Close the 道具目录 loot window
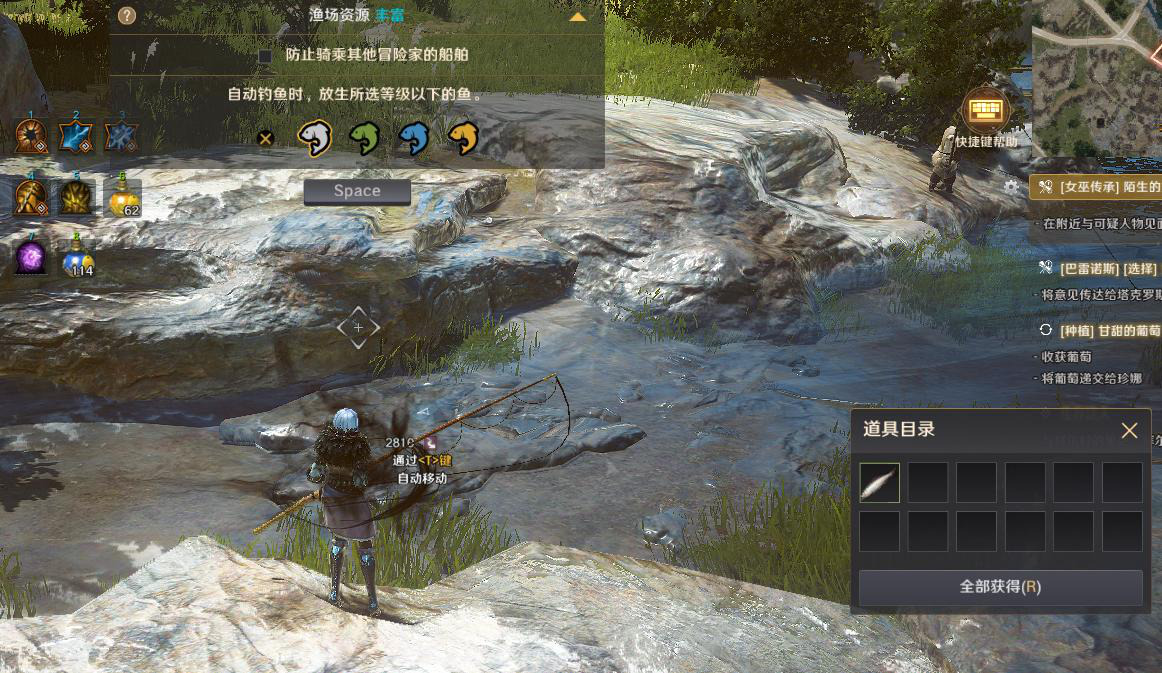The width and height of the screenshot is (1162, 673). 1129,431
